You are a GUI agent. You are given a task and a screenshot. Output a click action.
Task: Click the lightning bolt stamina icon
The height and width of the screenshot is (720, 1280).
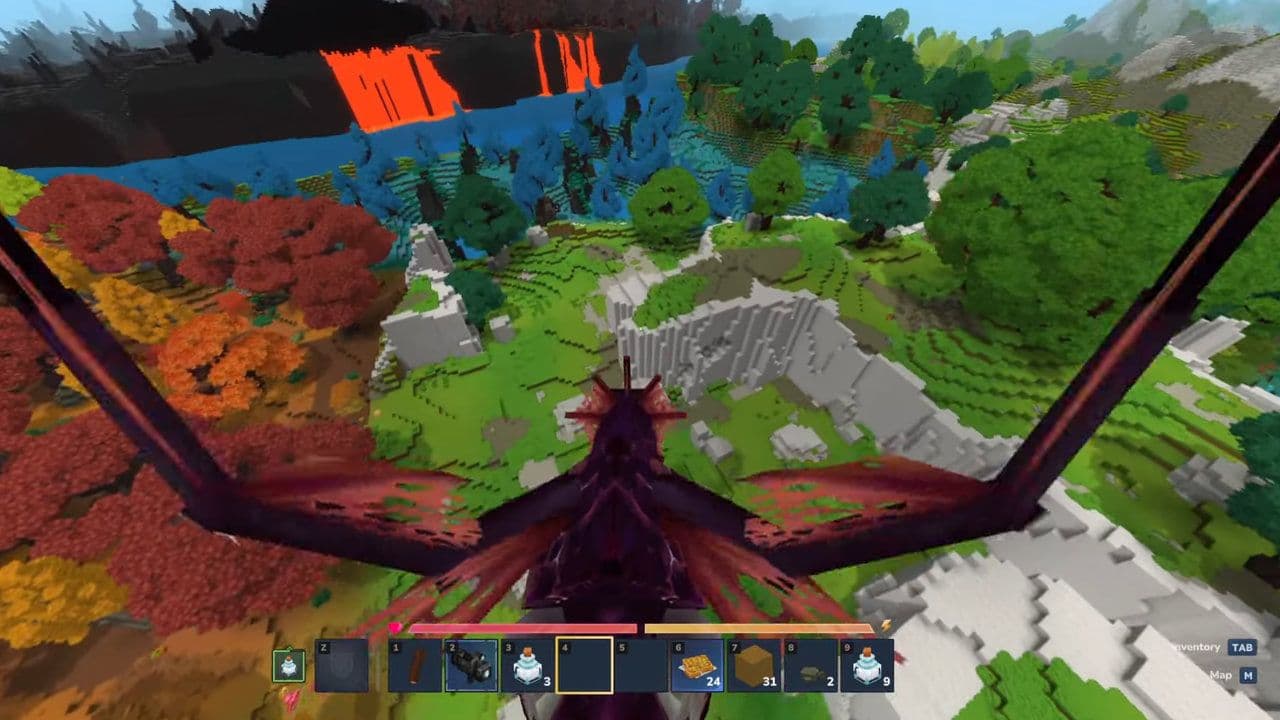[884, 624]
